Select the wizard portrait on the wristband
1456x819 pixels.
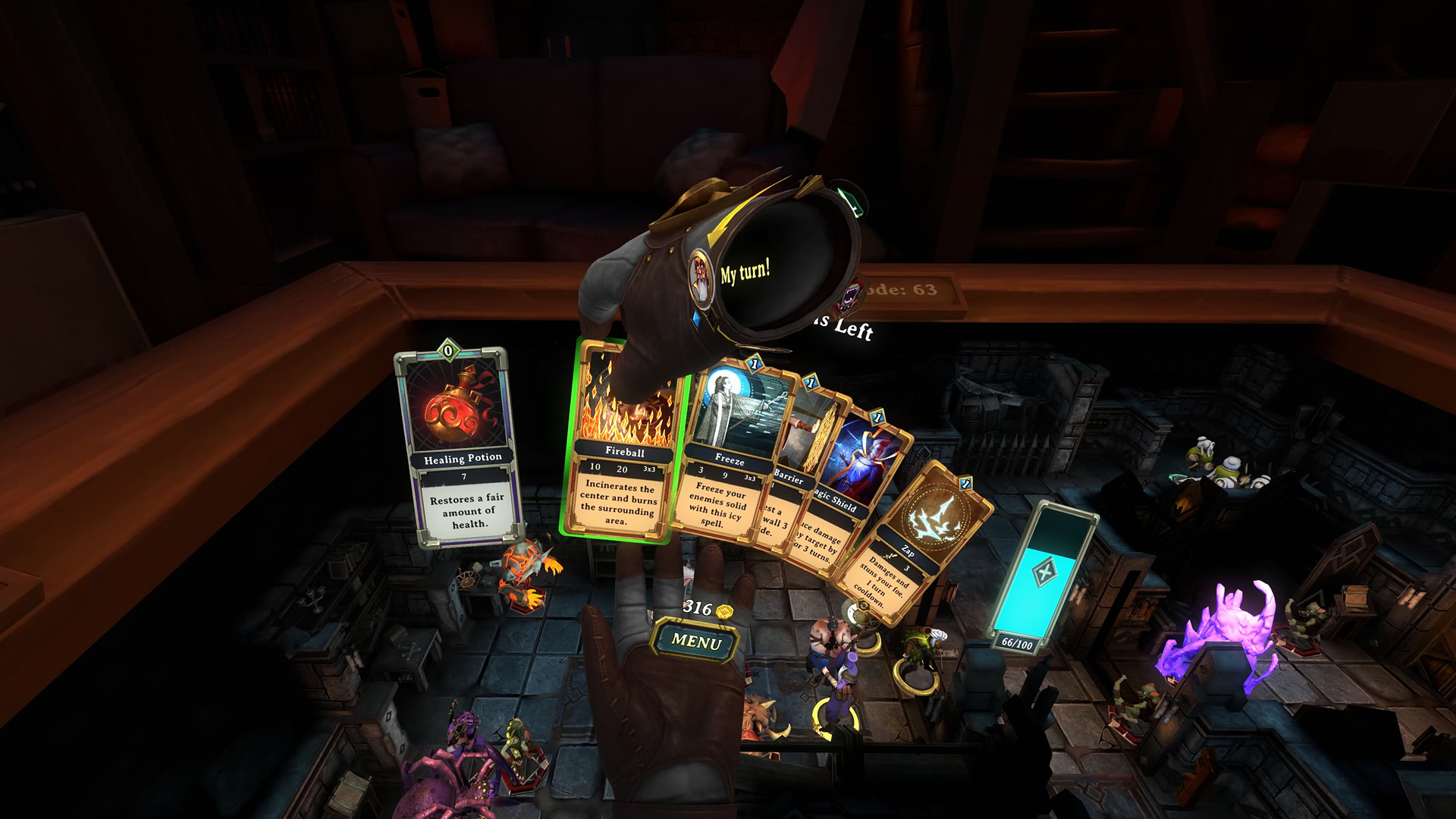coord(701,275)
